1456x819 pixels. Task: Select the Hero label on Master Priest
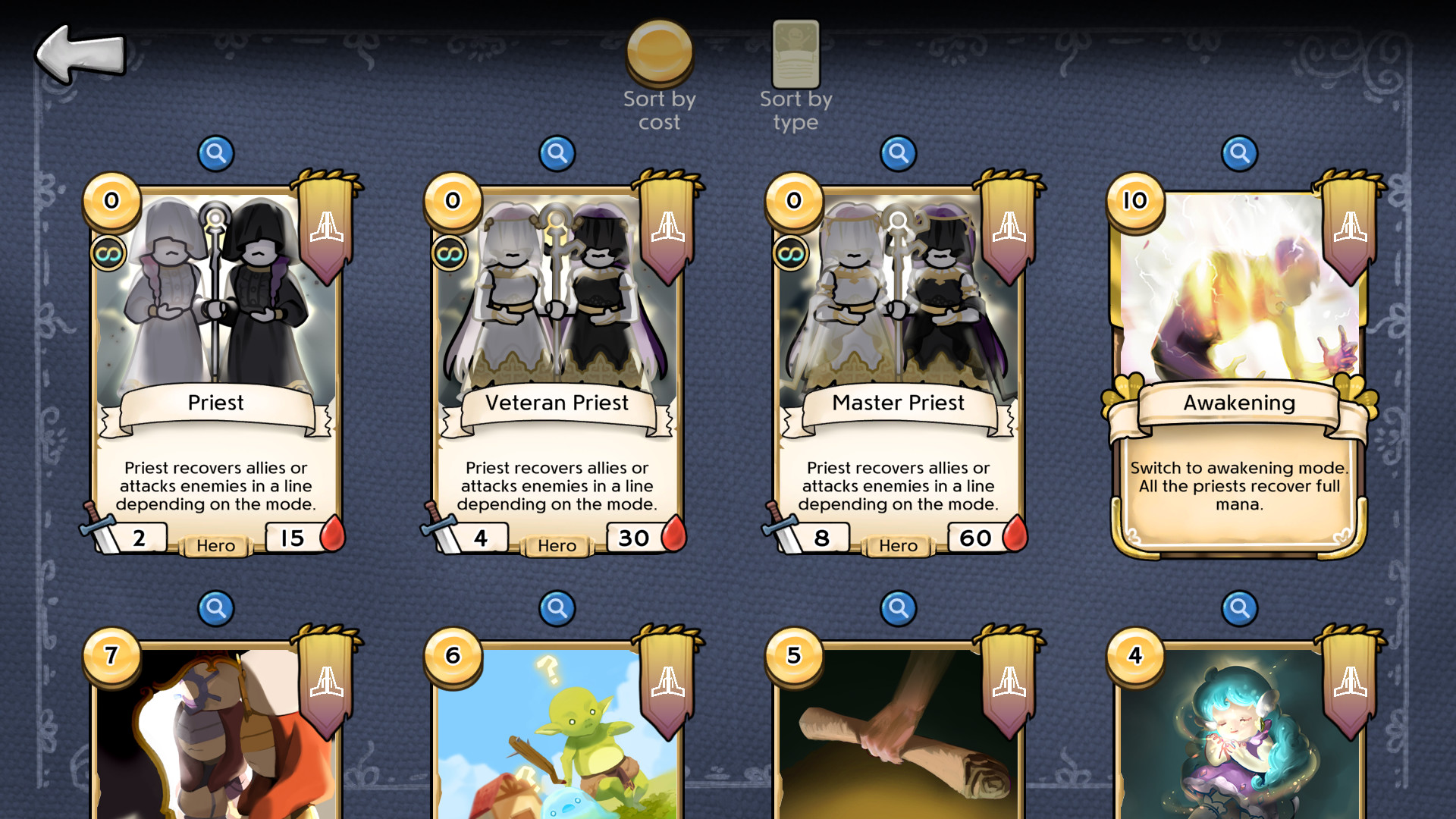tap(897, 545)
